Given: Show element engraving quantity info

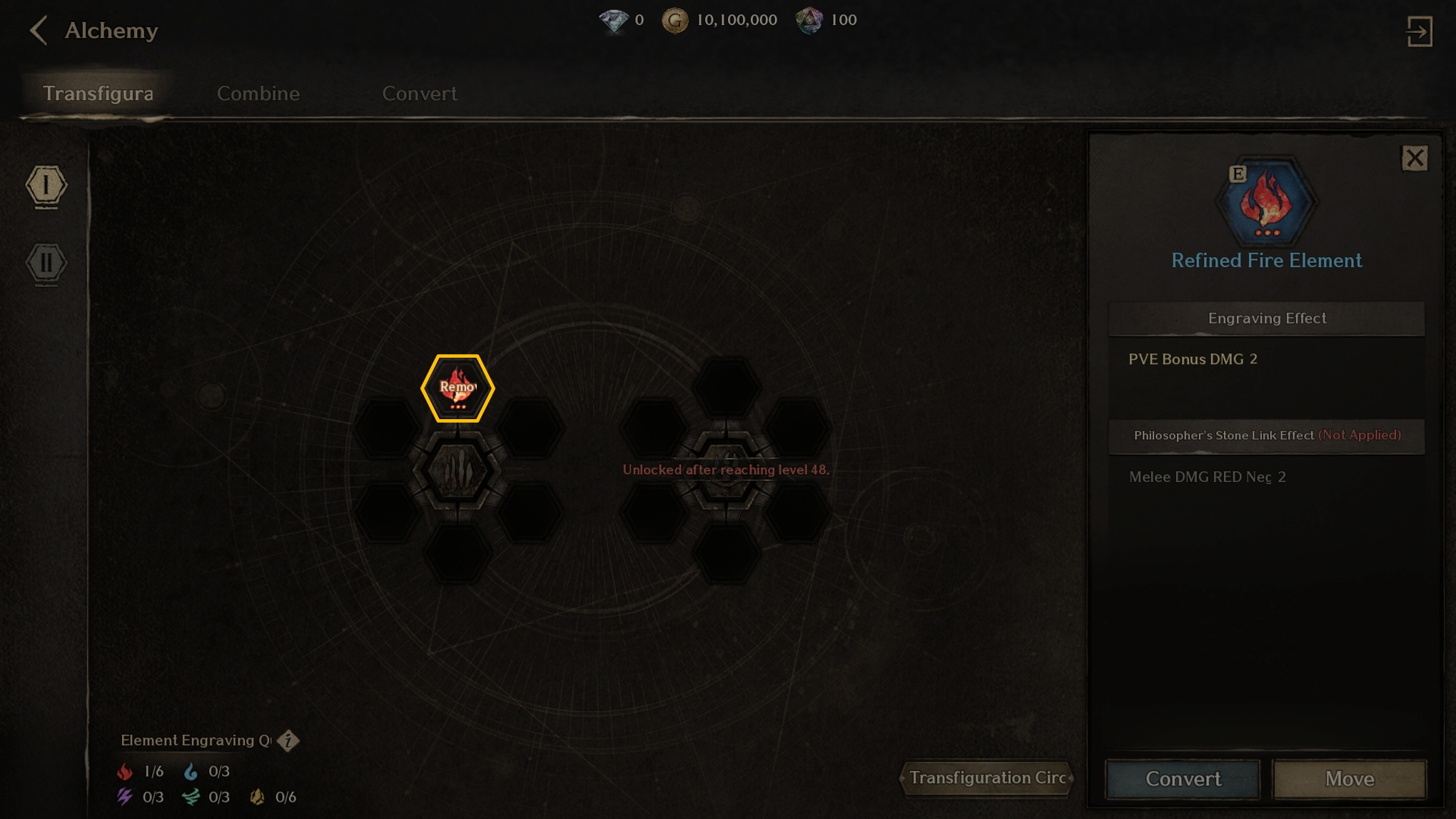Looking at the screenshot, I should tap(288, 740).
